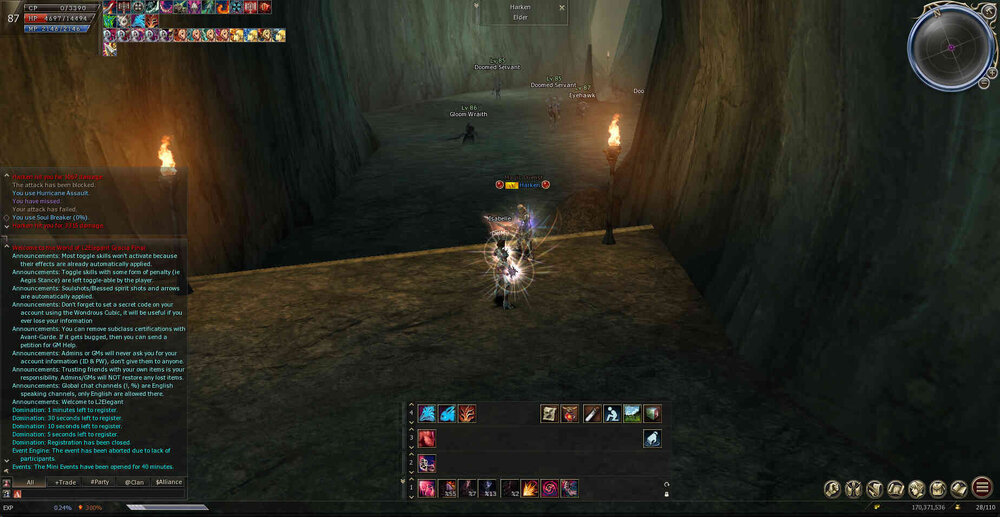Use the scroll item in hotbar
1000x517 pixels.
549,413
